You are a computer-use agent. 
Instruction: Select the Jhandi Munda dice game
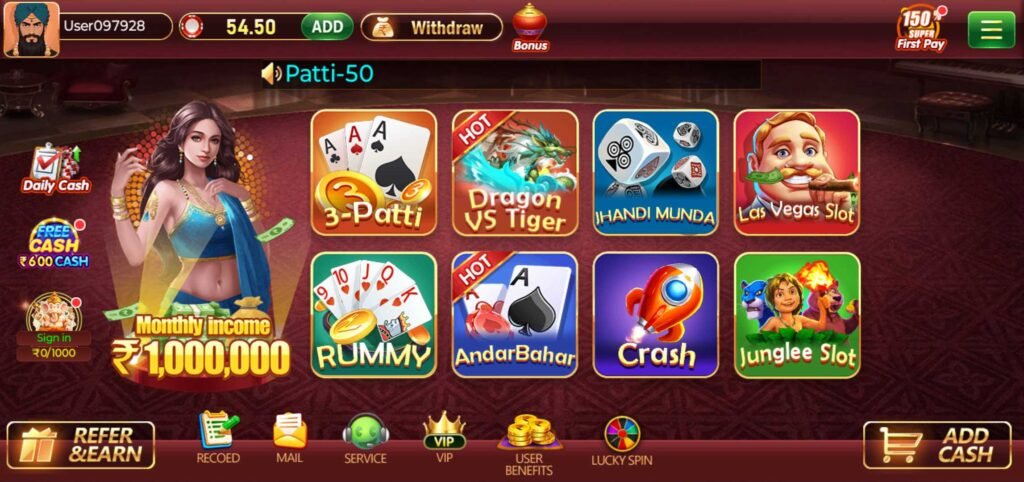pos(656,173)
